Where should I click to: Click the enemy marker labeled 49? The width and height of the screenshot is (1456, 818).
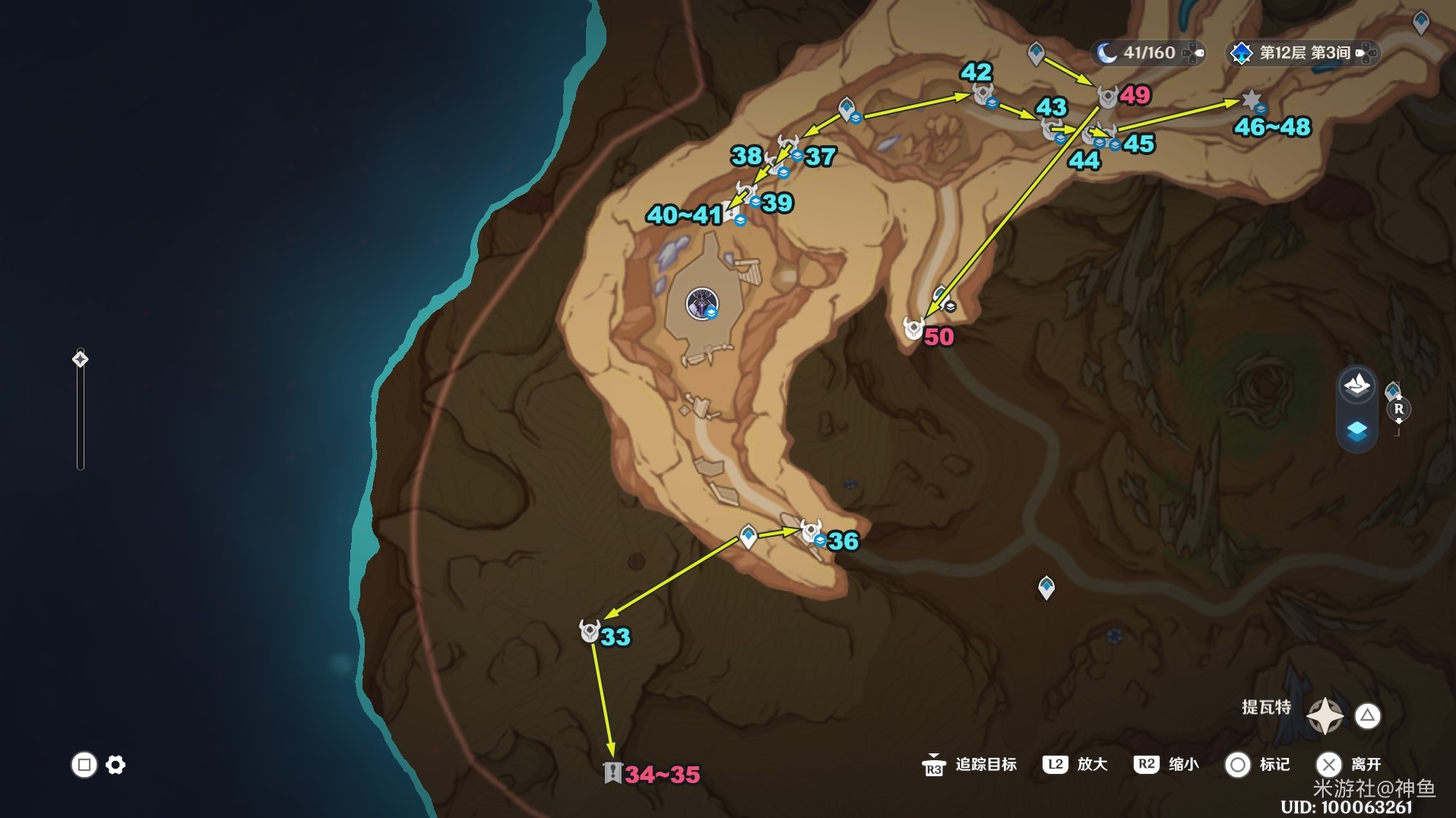tap(1108, 97)
